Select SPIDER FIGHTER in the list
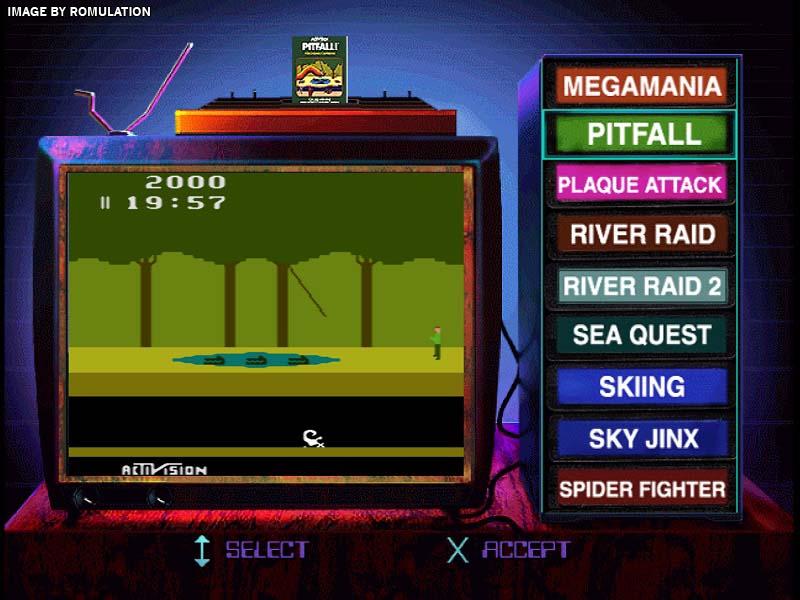 [642, 489]
